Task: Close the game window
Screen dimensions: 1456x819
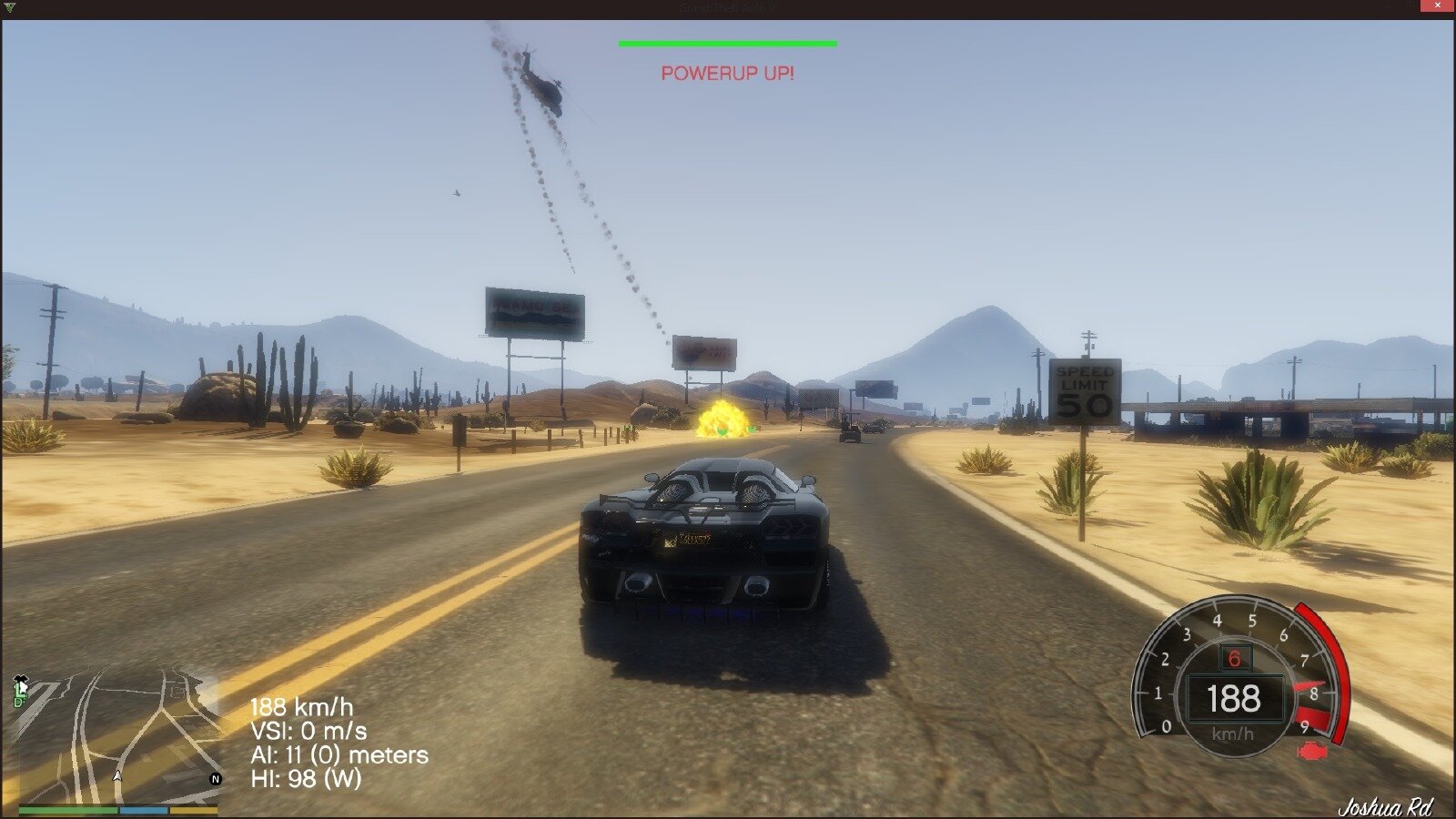Action: click(1437, 6)
